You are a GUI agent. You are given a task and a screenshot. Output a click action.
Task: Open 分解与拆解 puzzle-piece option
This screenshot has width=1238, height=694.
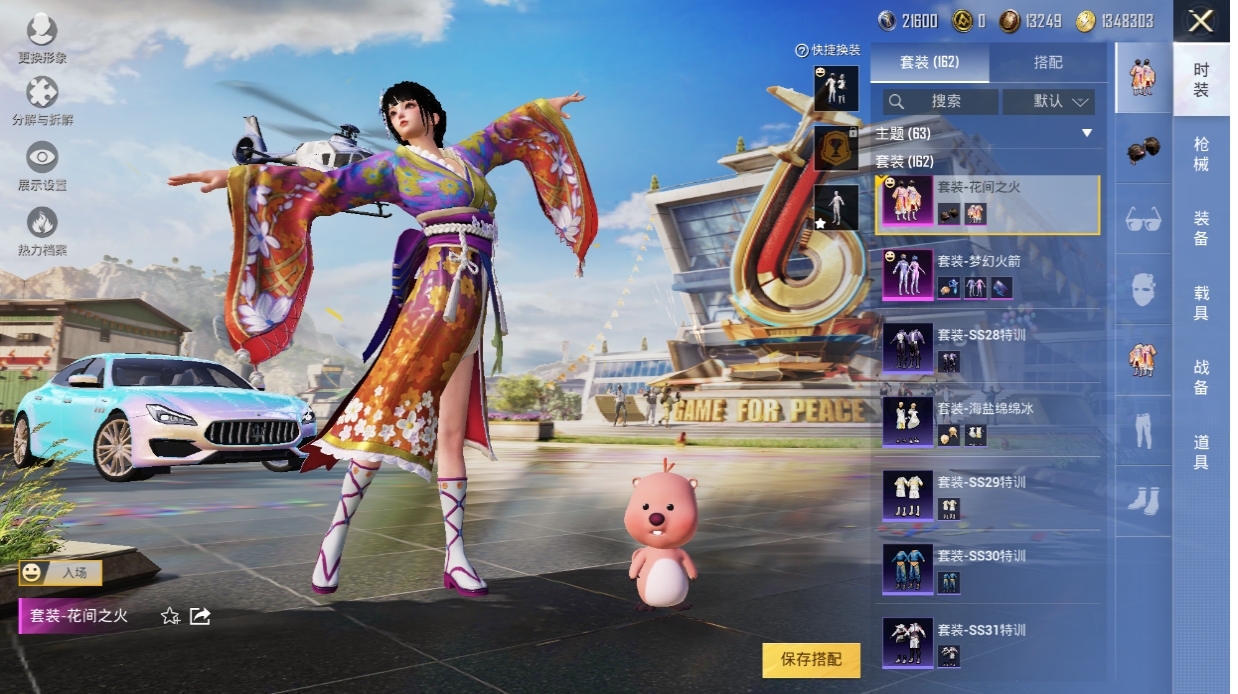coord(42,101)
